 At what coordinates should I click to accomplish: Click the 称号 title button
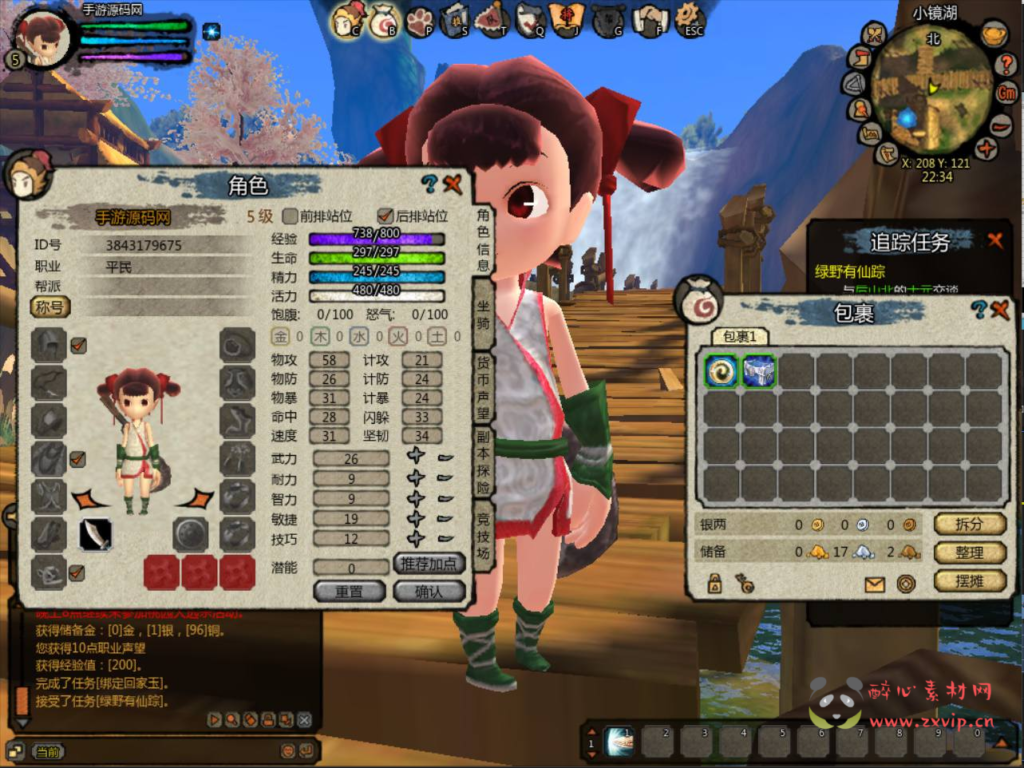pos(50,307)
